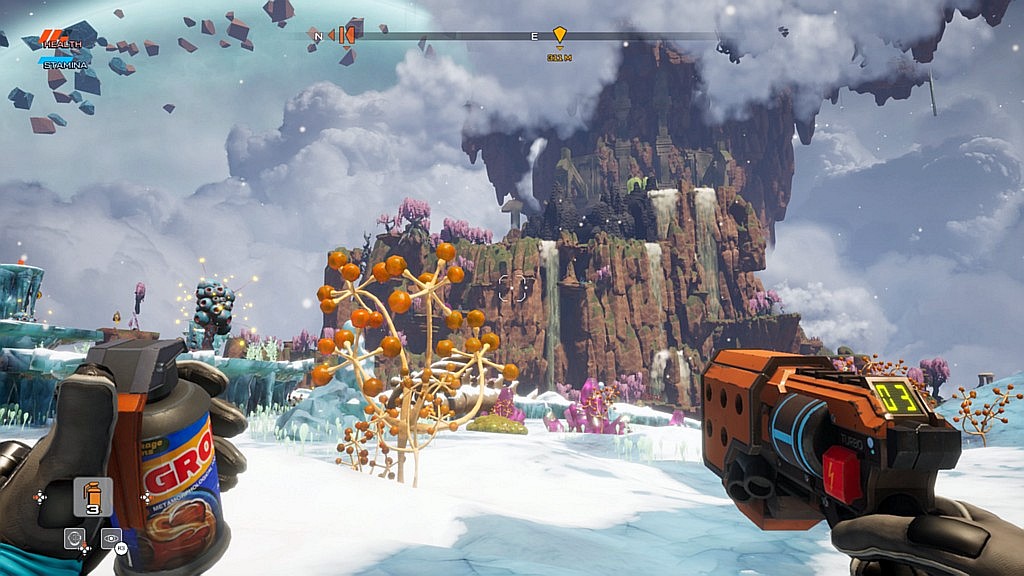
Task: Select the yellow objective marker on the compass
Action: coord(559,35)
